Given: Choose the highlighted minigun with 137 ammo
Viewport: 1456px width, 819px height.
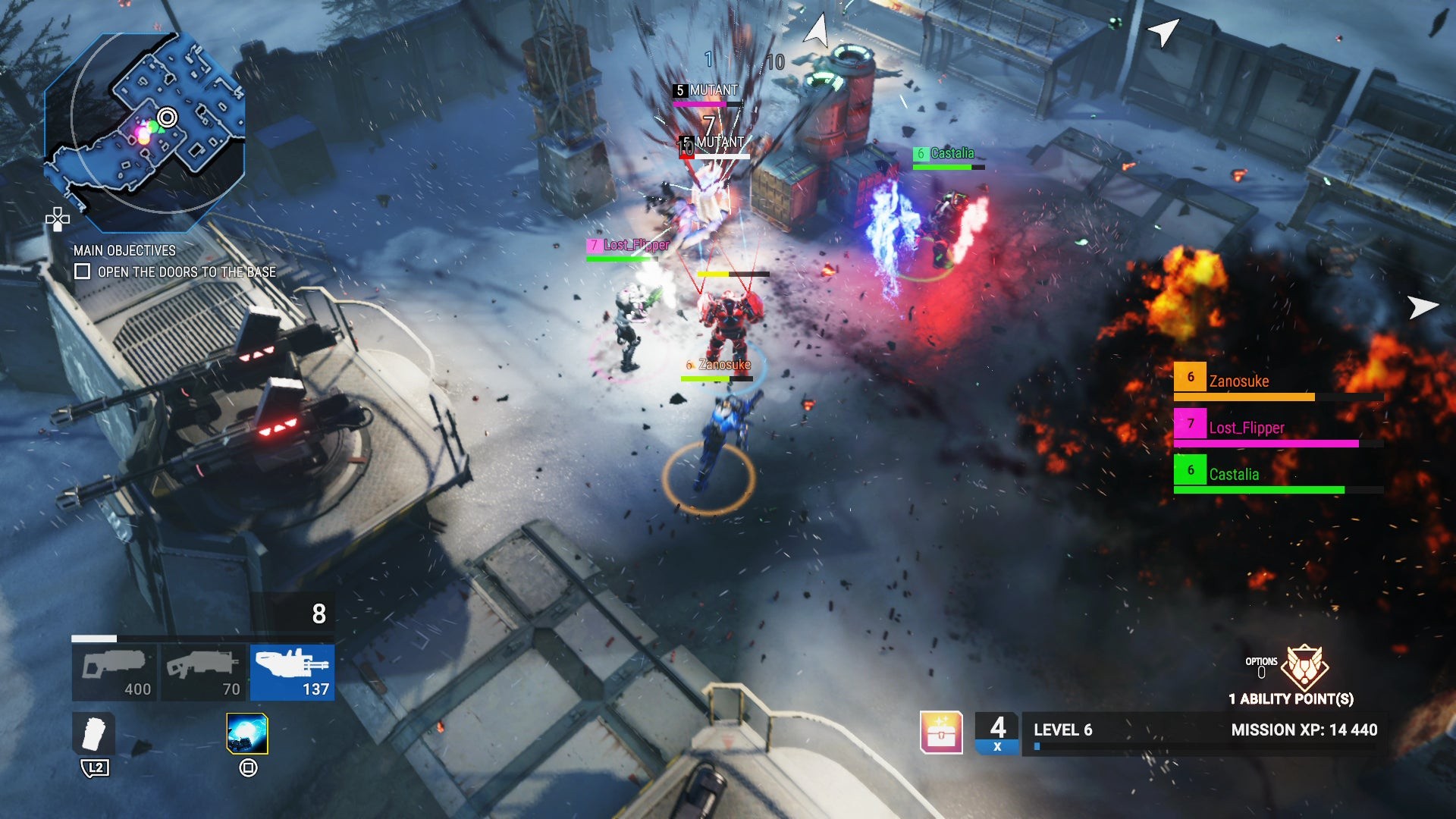Looking at the screenshot, I should pyautogui.click(x=292, y=673).
